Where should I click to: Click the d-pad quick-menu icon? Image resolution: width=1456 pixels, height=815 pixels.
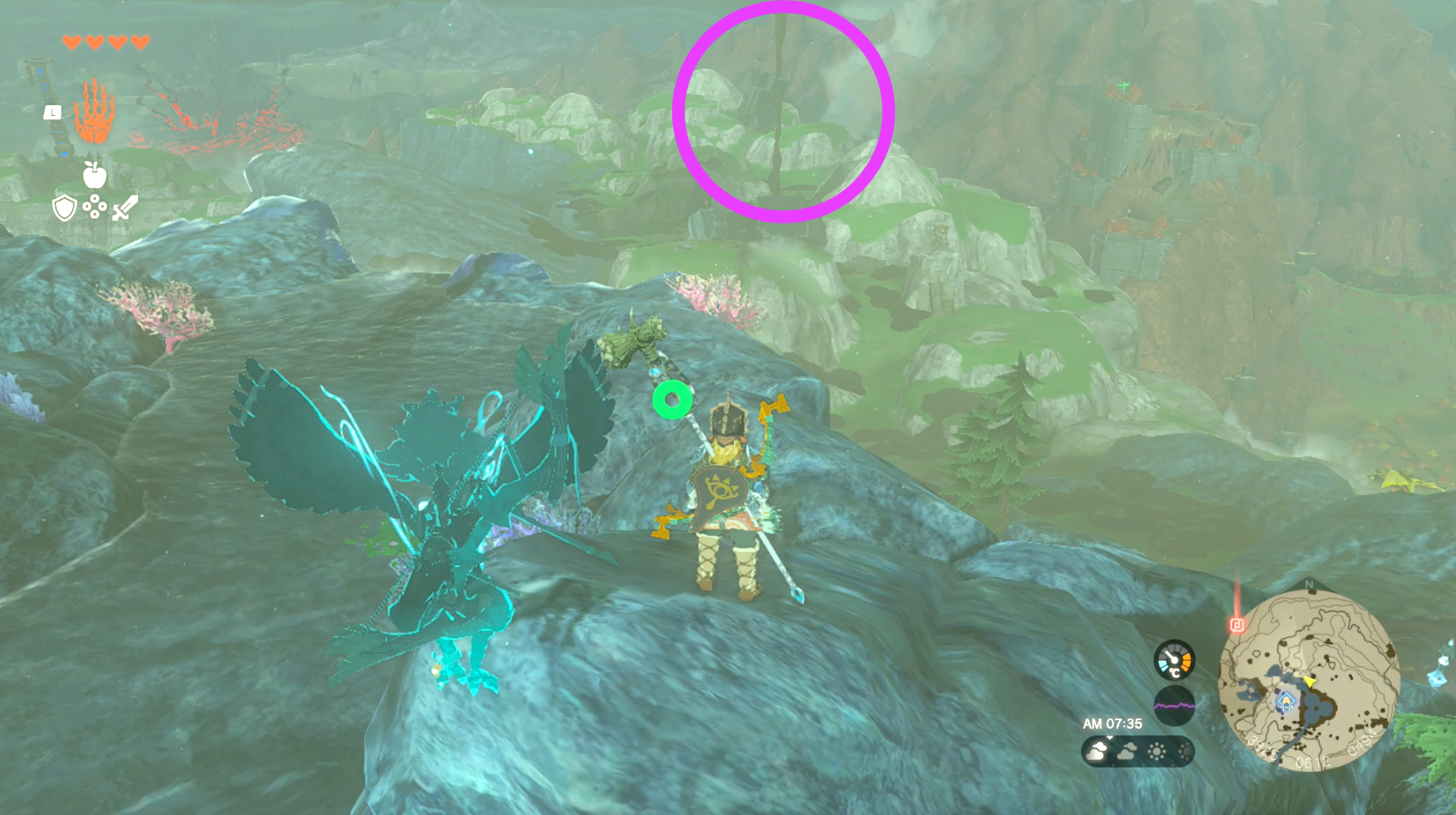(95, 207)
